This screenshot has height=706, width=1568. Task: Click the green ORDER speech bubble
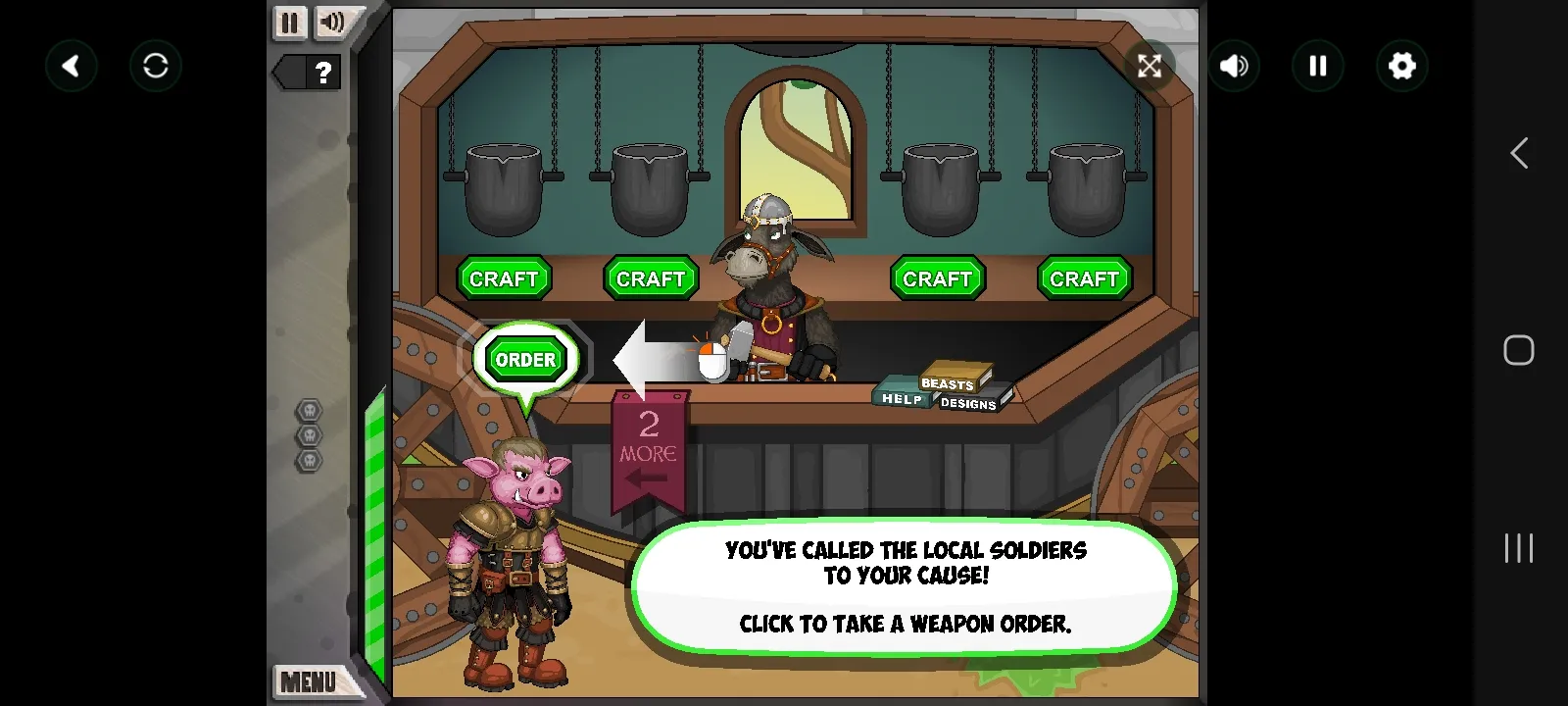[x=525, y=360]
